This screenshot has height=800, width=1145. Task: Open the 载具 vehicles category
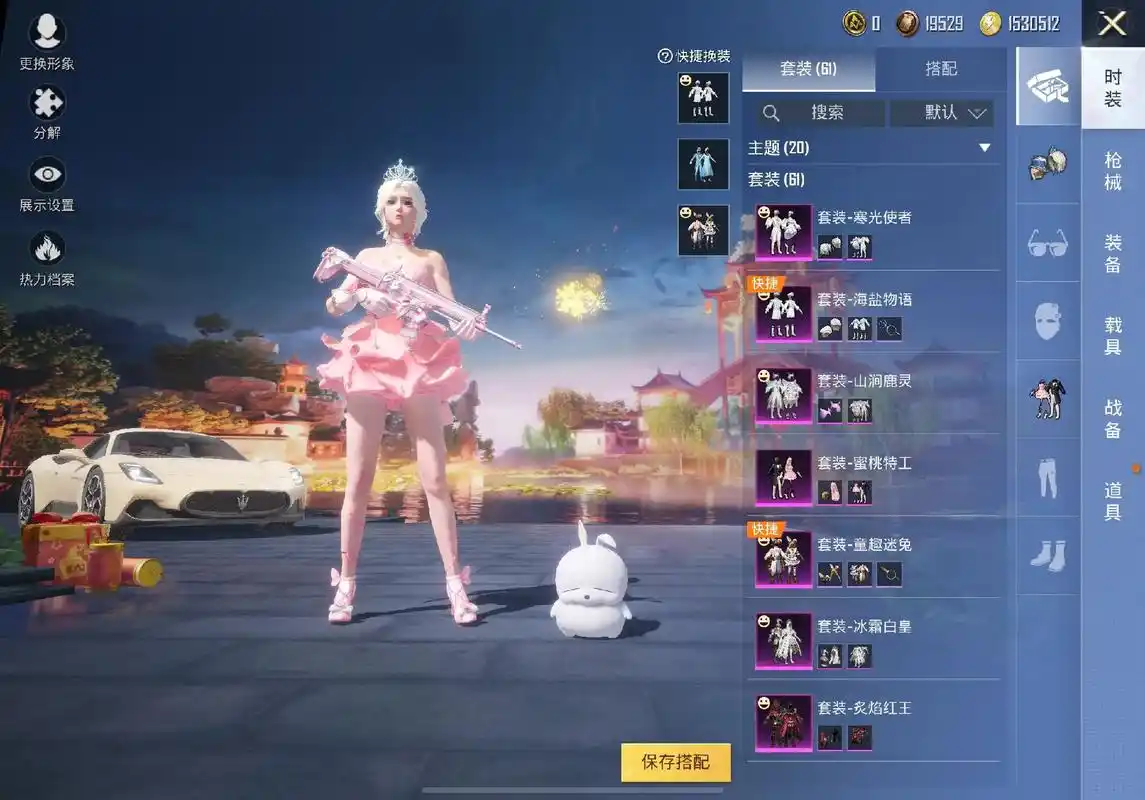click(x=1112, y=336)
